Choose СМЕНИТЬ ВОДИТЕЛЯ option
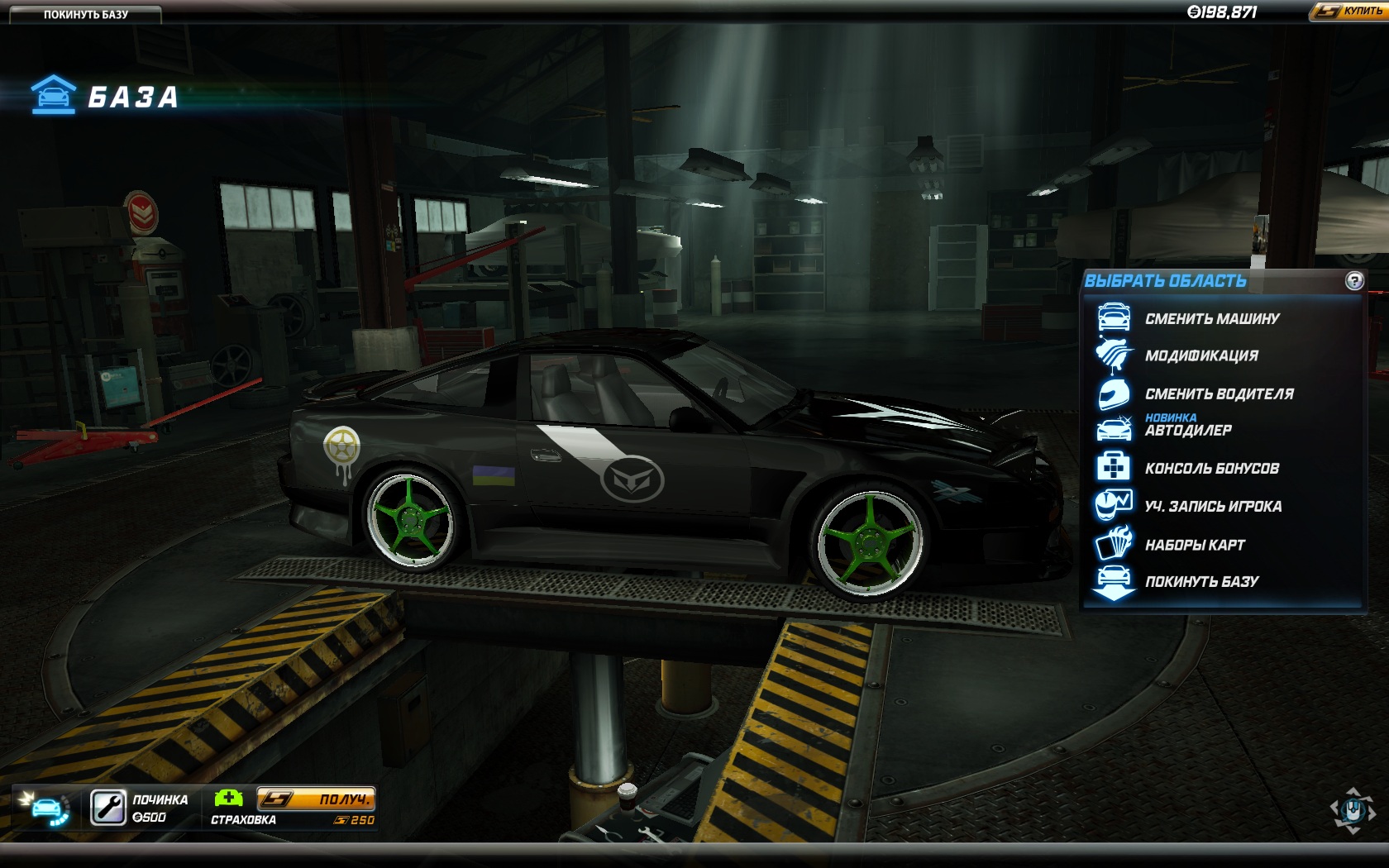 (x=1219, y=393)
